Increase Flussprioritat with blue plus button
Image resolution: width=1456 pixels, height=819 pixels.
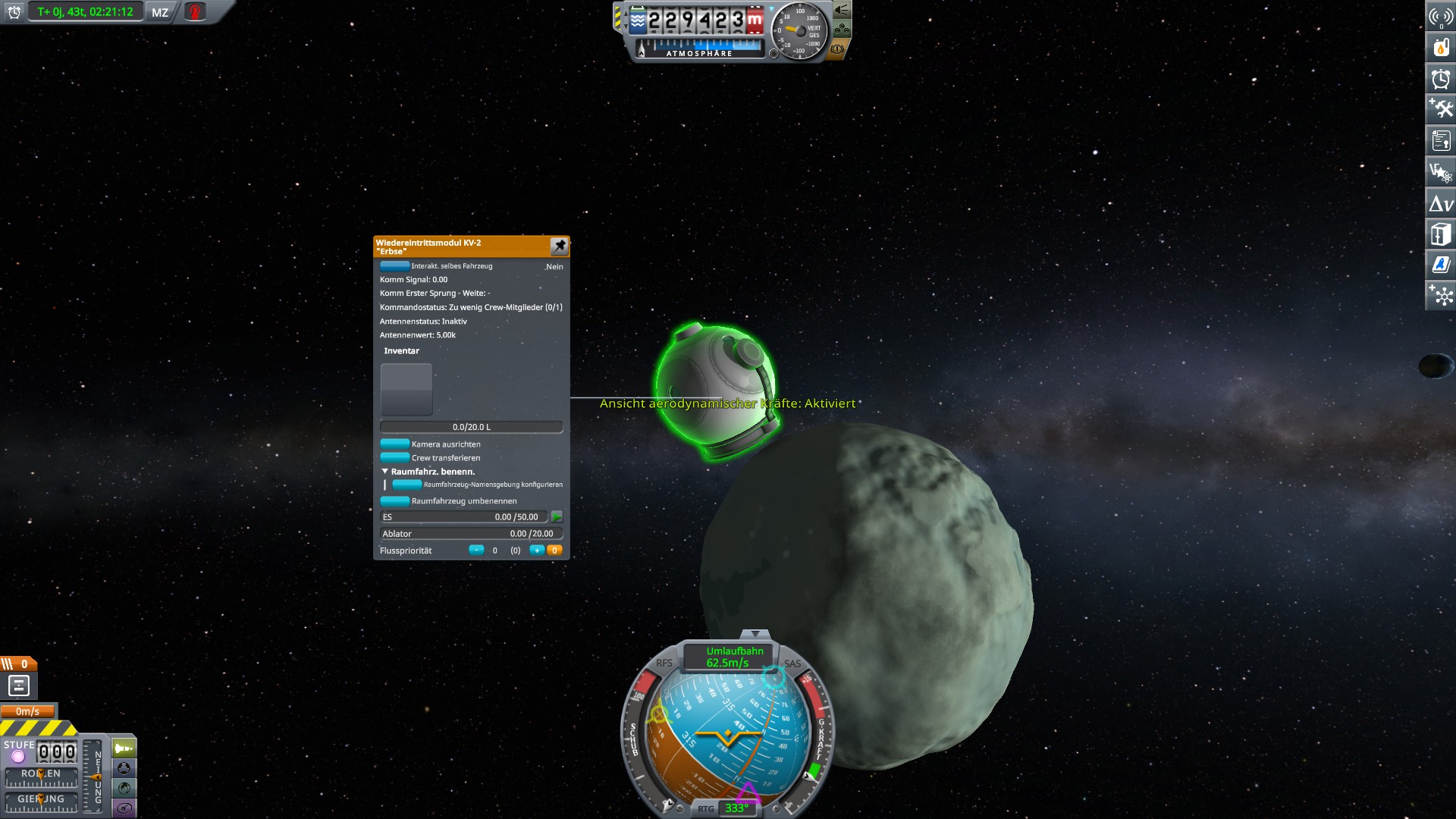[536, 551]
